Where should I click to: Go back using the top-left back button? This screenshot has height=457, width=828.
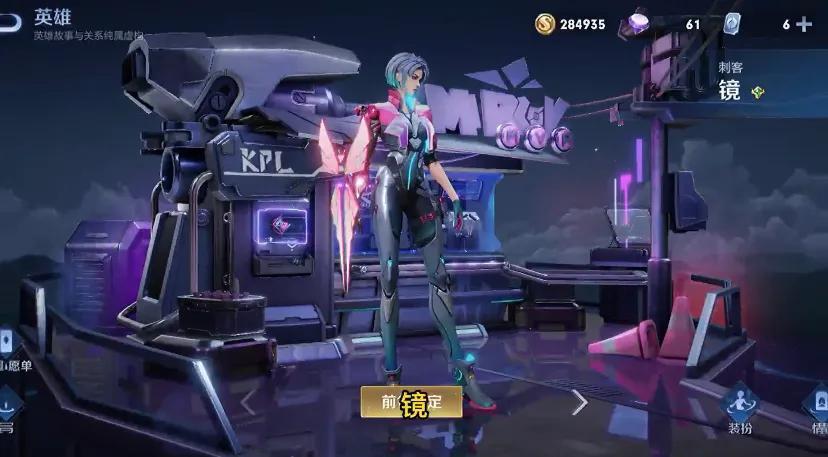pos(9,22)
